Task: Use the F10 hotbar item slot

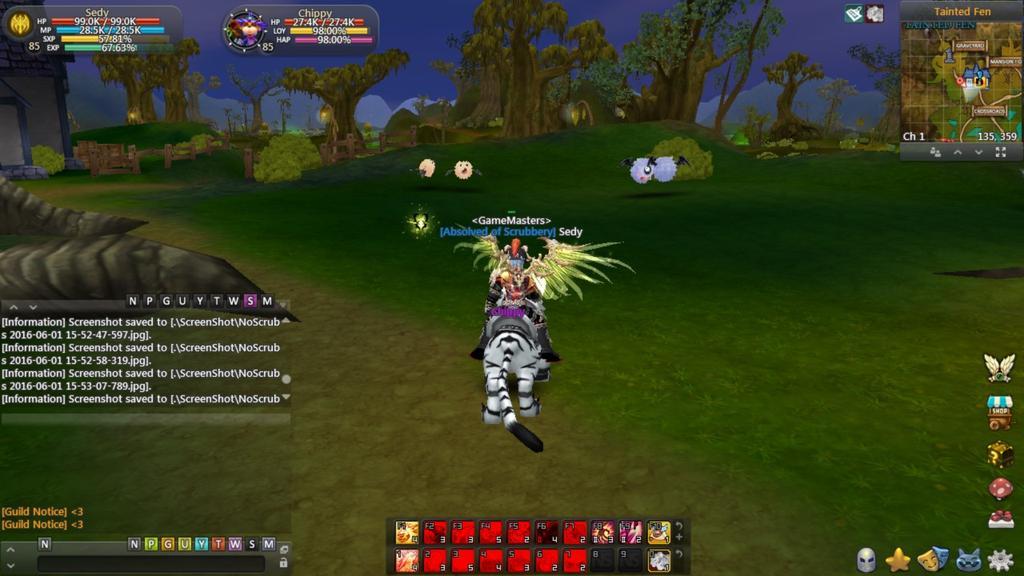Action: click(659, 533)
